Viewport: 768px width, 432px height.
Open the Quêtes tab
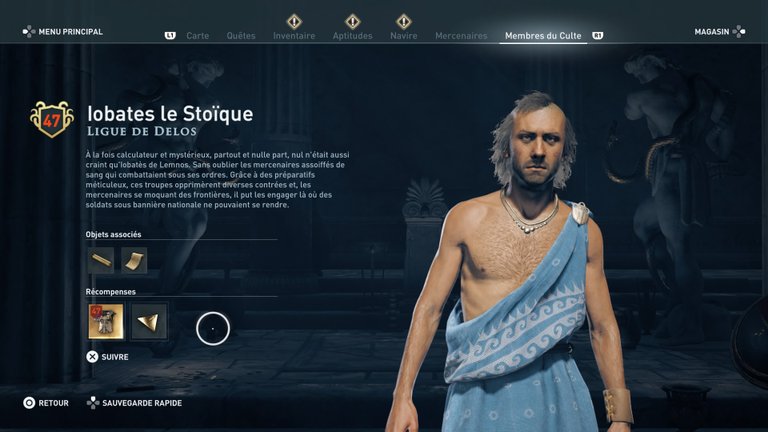(241, 36)
